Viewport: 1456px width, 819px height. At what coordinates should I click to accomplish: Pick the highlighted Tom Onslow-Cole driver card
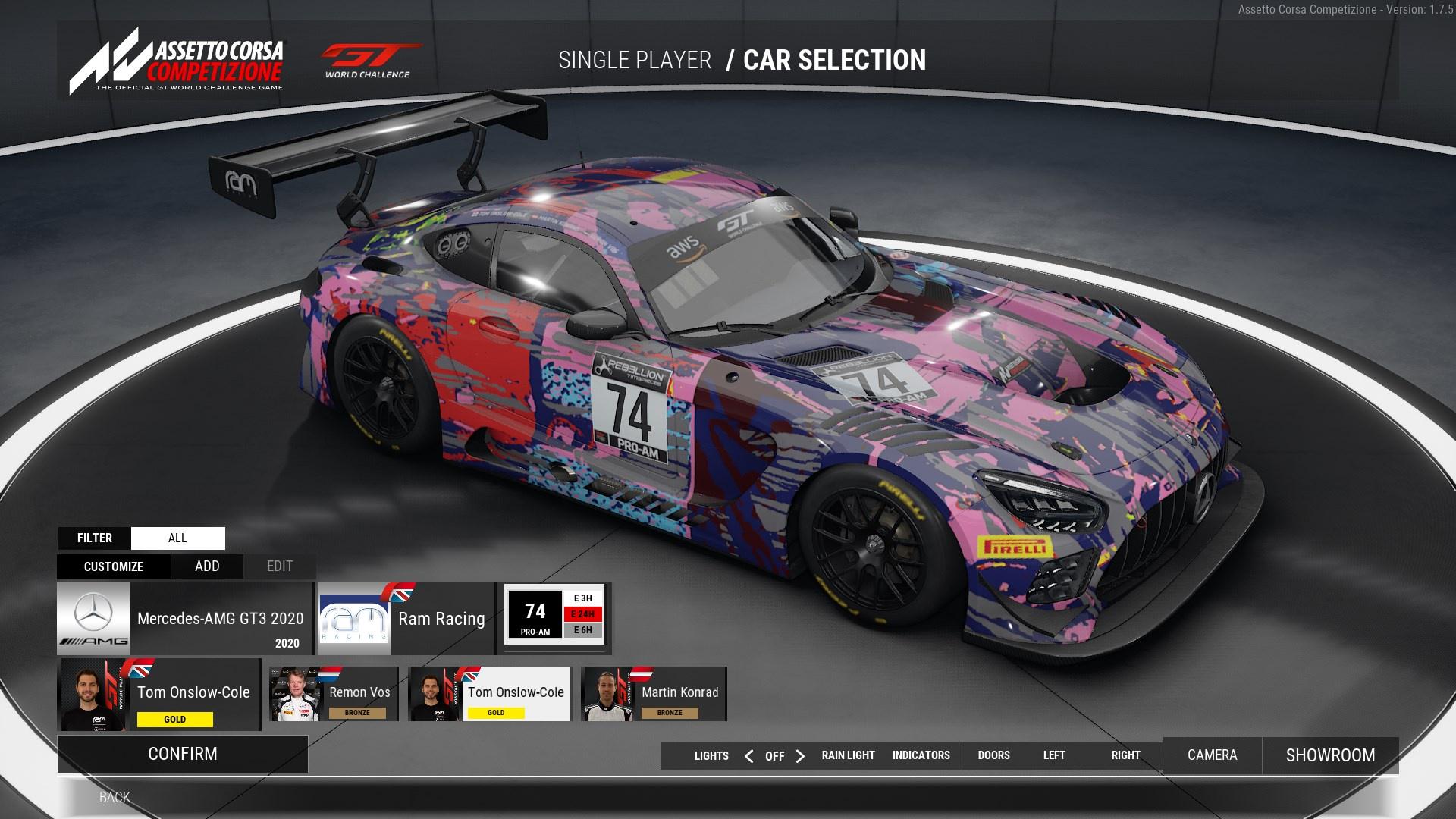[489, 694]
